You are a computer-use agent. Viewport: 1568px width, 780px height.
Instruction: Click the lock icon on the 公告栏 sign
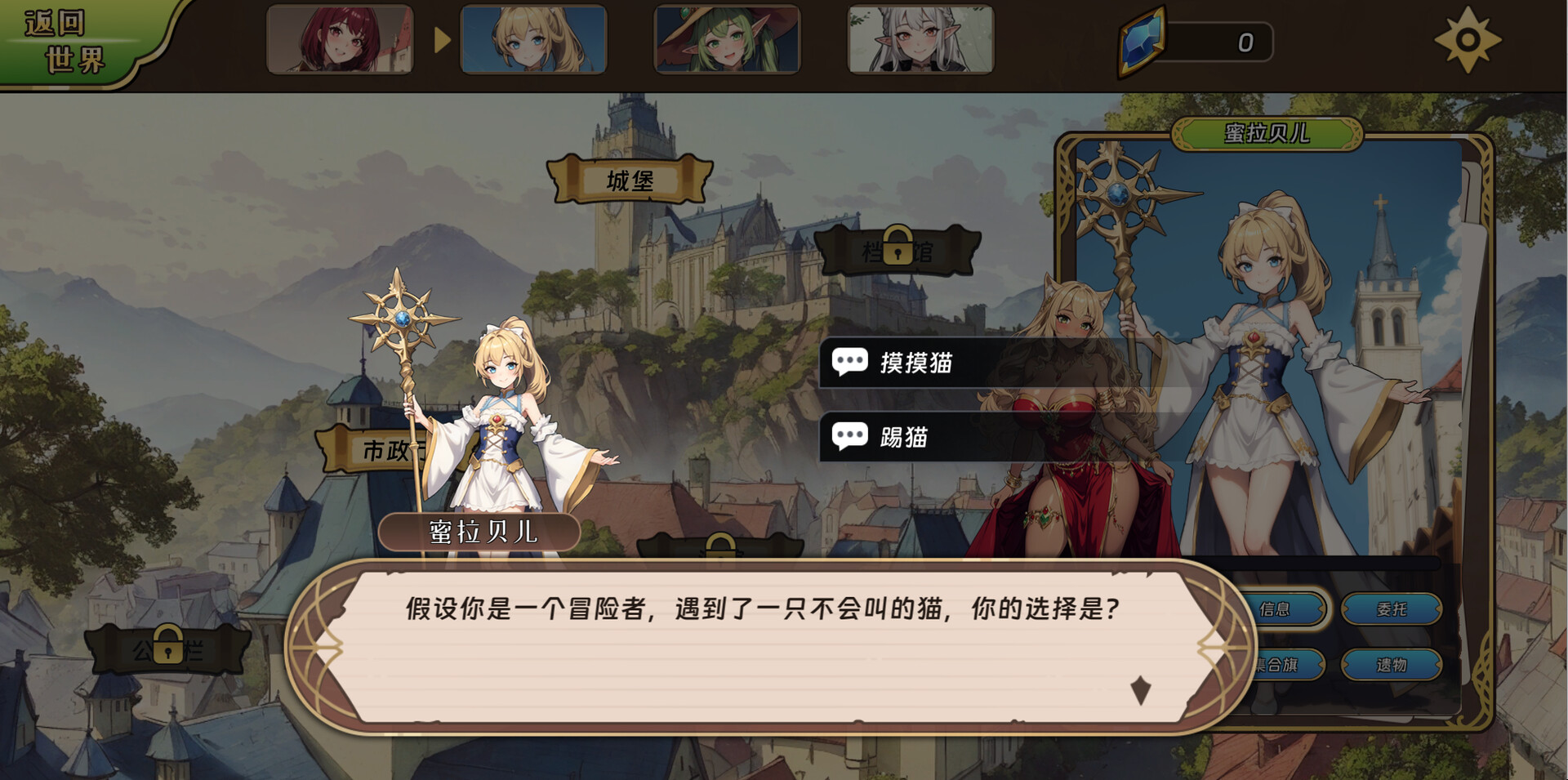coord(167,644)
